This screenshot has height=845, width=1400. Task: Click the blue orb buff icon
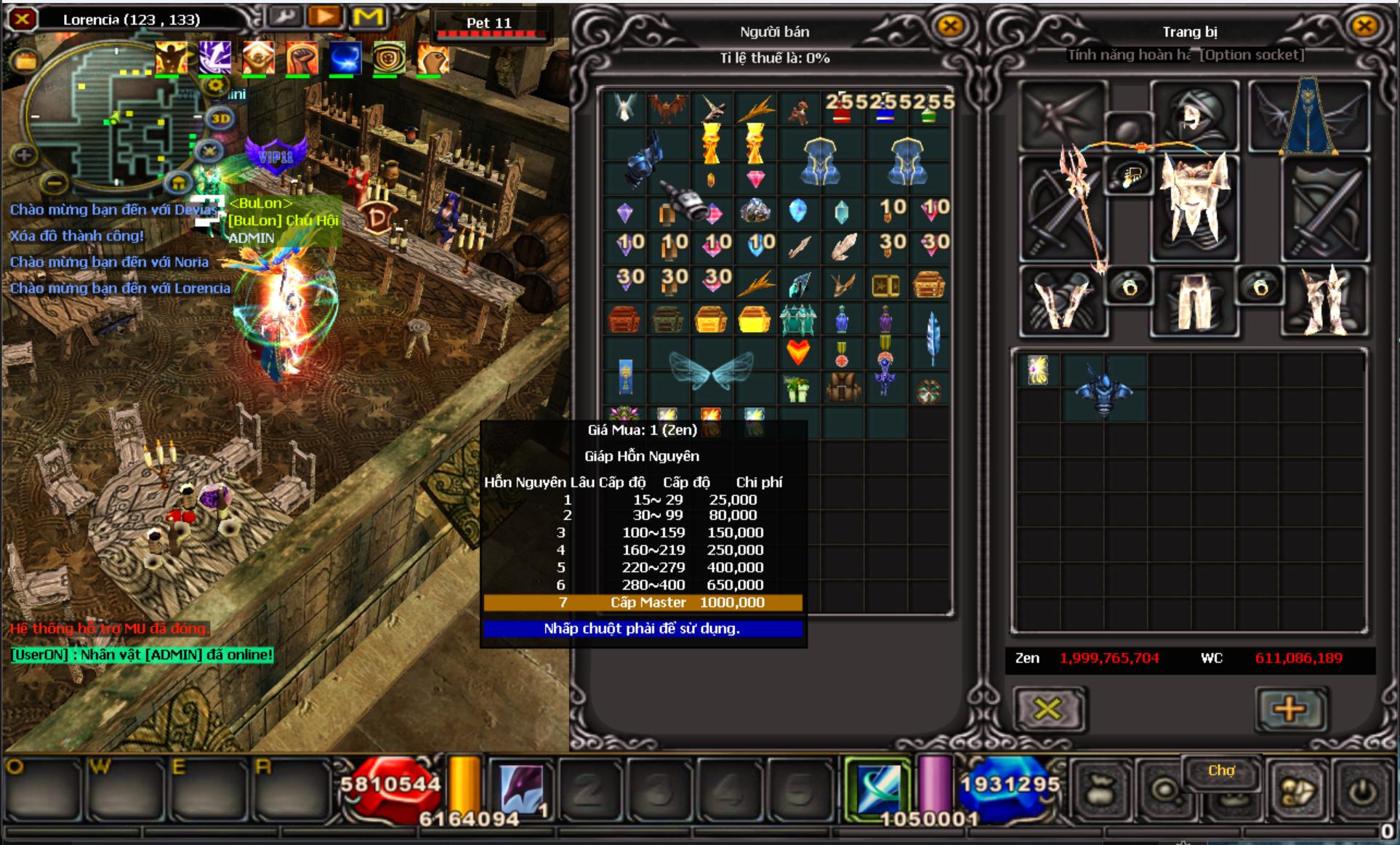click(x=345, y=58)
